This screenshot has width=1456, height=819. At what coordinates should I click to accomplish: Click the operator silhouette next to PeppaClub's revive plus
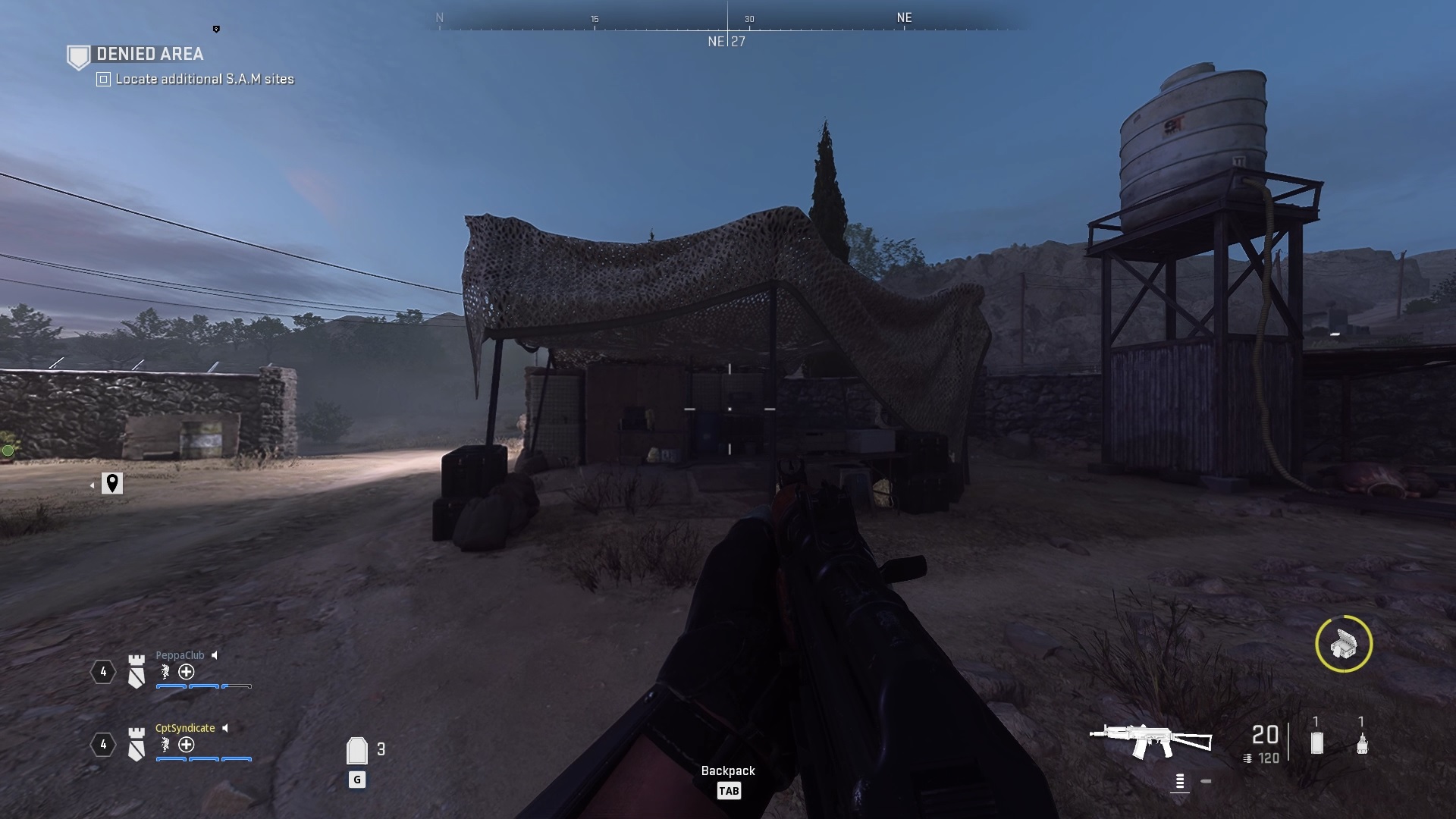pyautogui.click(x=165, y=671)
